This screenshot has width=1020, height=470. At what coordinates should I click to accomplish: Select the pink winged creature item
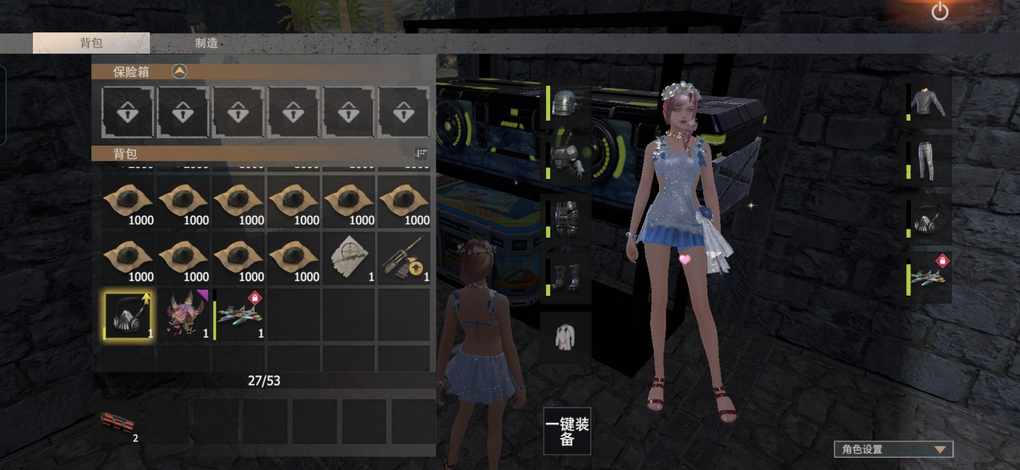coord(183,314)
